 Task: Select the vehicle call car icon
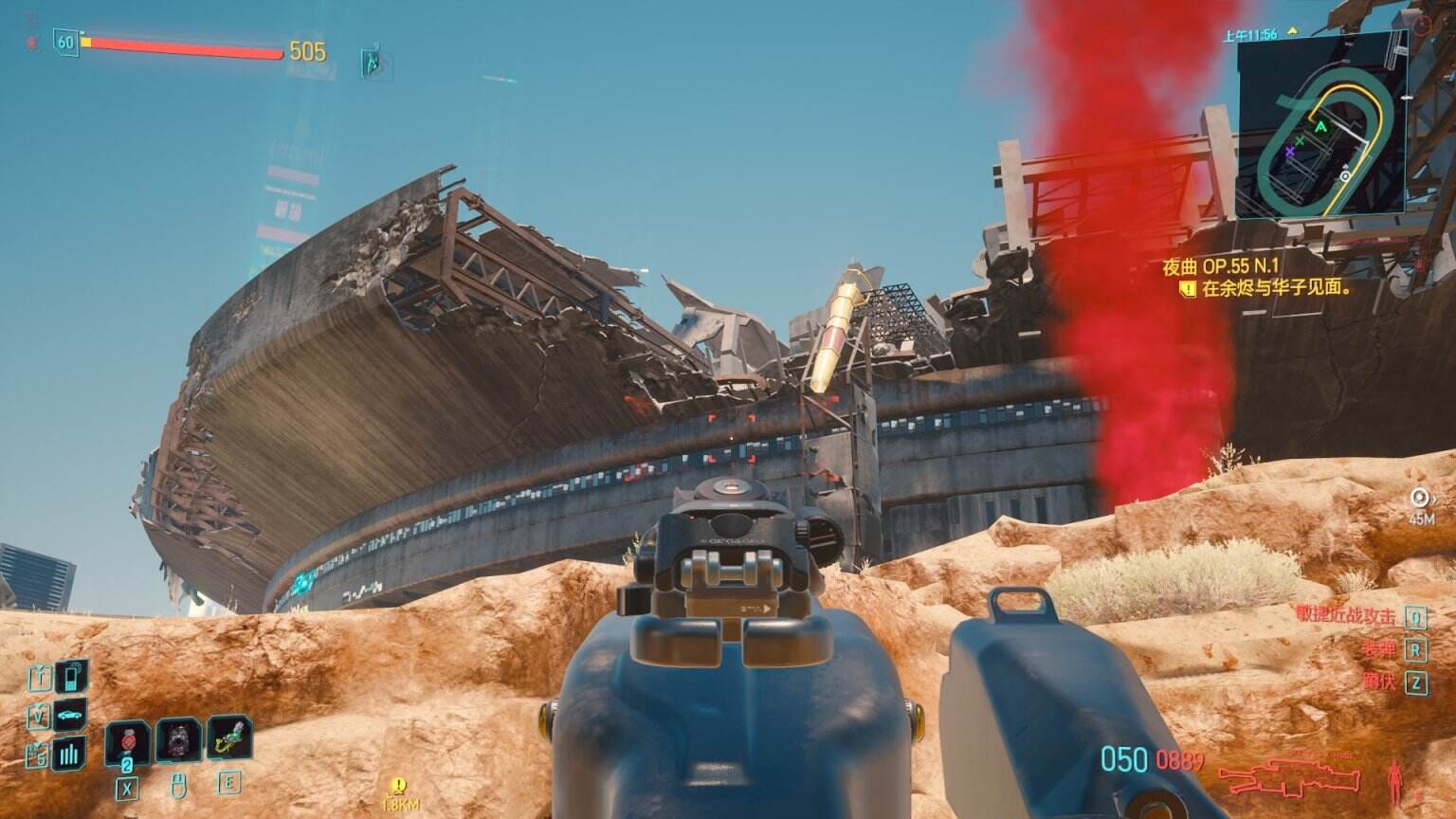pos(70,716)
